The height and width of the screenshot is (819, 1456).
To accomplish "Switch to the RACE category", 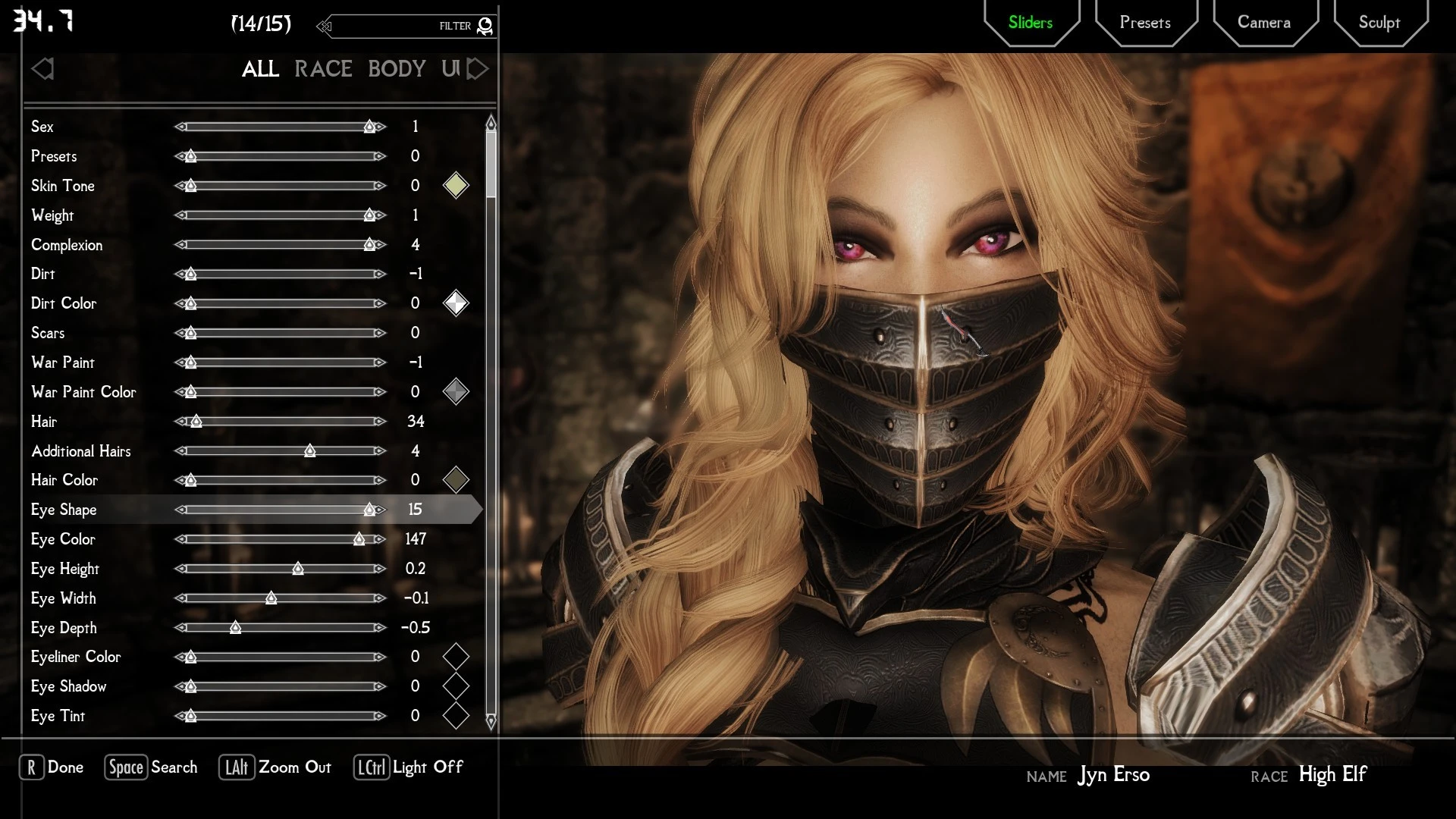I will click(323, 68).
